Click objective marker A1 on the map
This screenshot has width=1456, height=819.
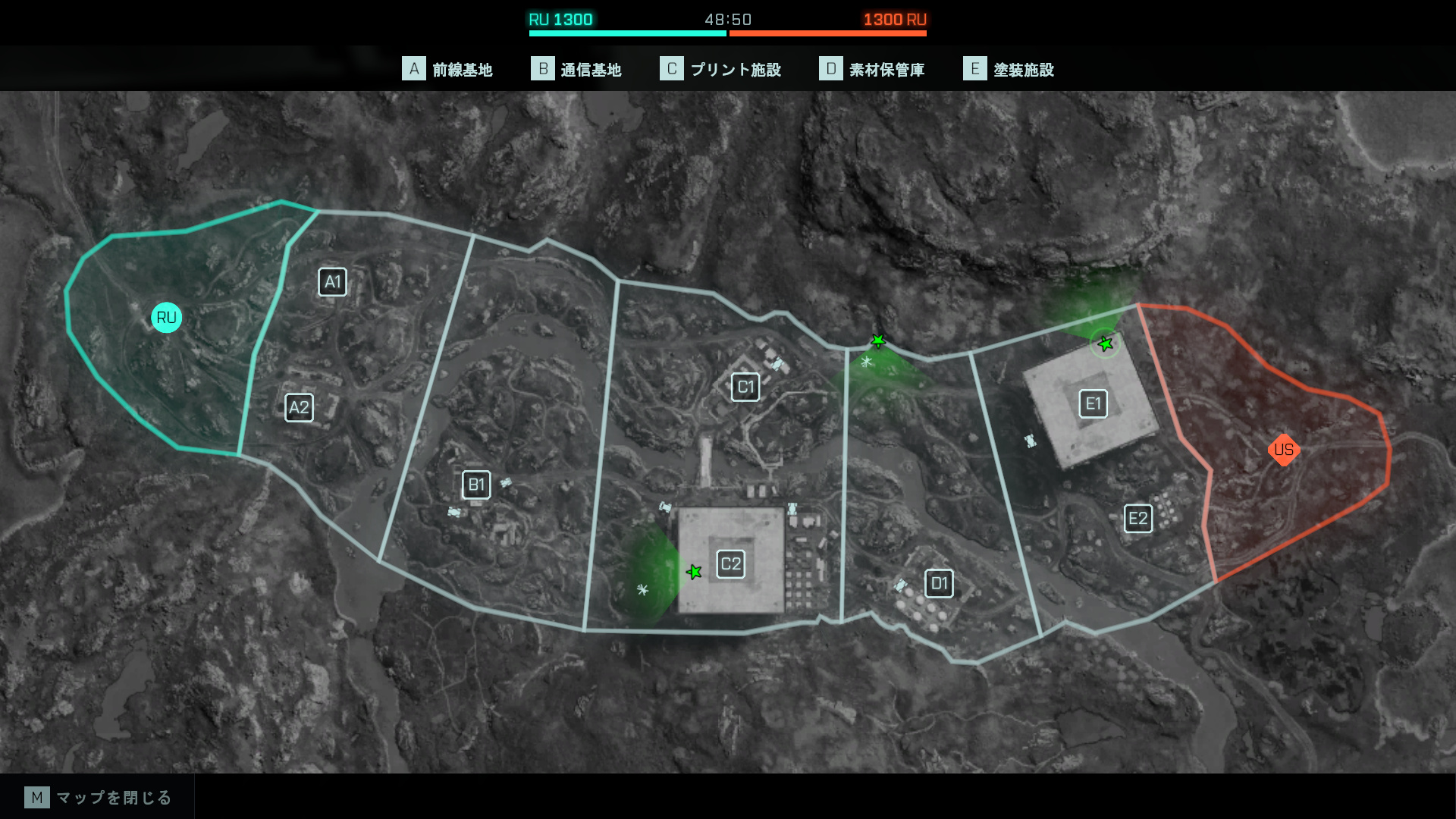point(332,282)
